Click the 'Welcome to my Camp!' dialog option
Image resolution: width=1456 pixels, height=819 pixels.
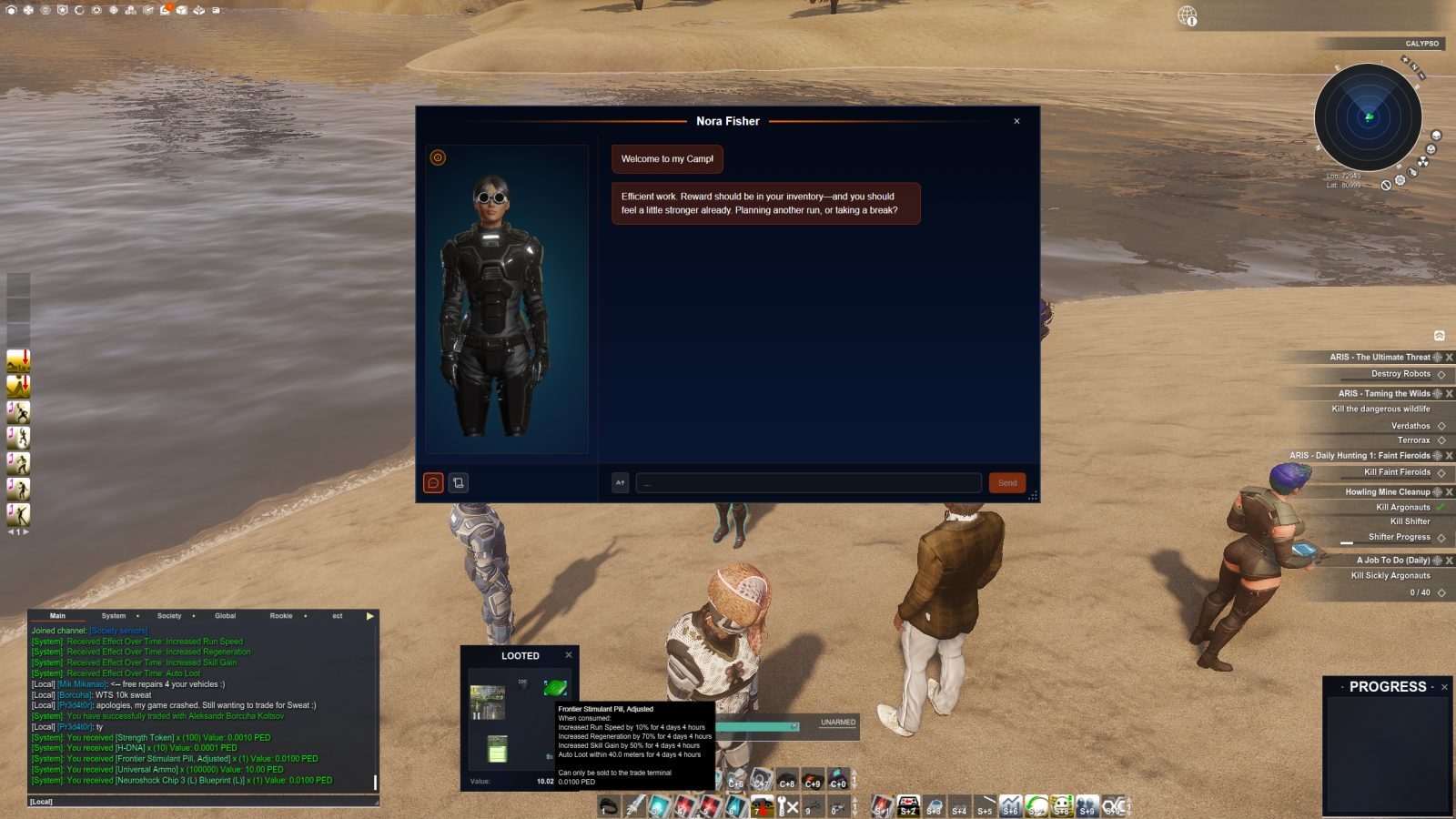667,158
